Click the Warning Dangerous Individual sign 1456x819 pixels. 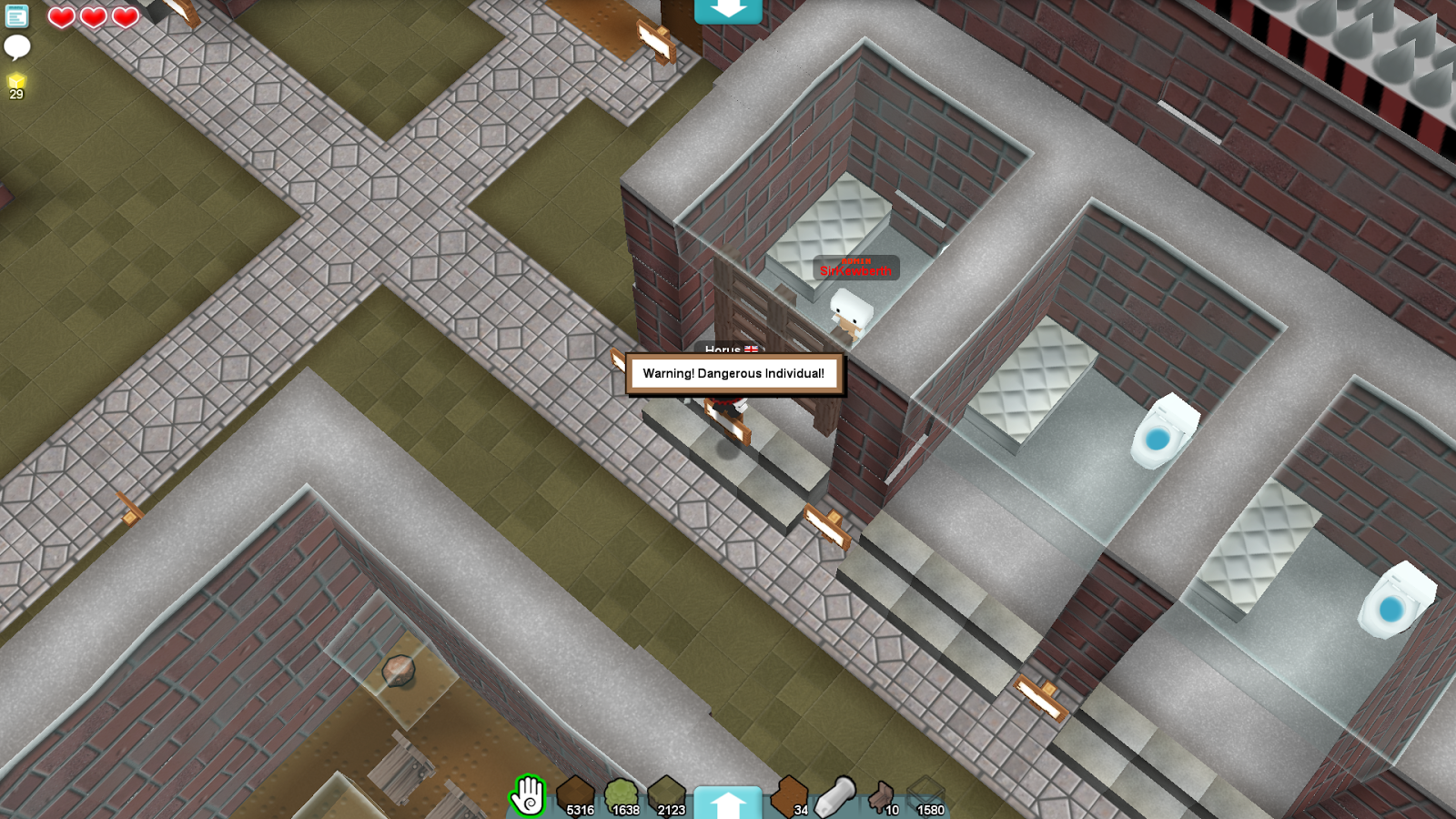pyautogui.click(x=734, y=371)
